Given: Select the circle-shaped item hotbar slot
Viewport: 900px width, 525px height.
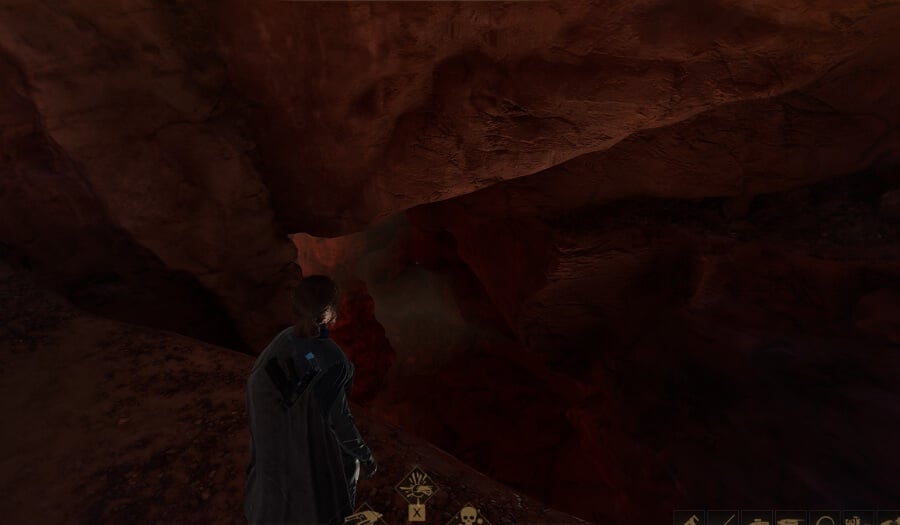Looking at the screenshot, I should tap(825, 519).
